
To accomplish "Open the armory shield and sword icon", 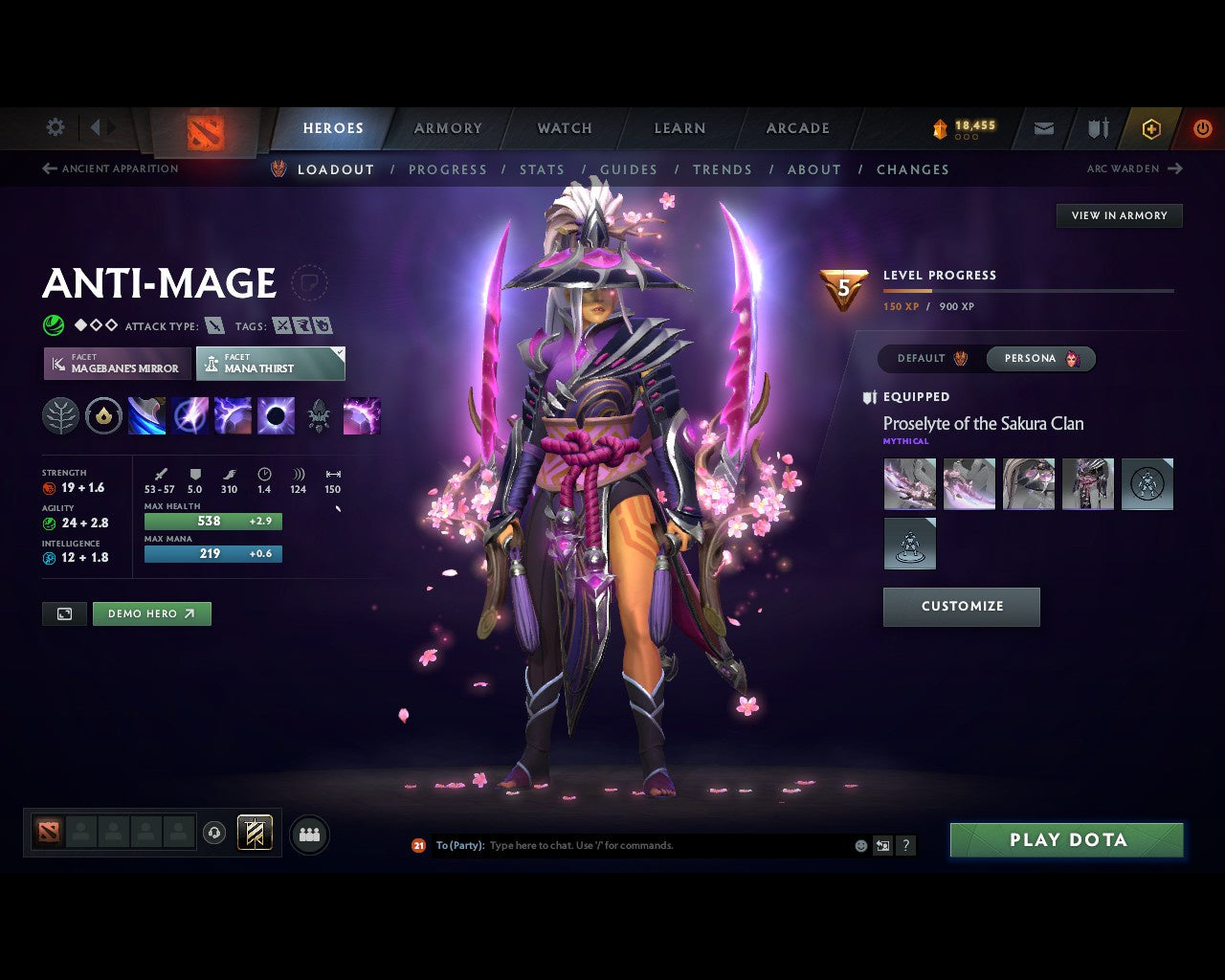I will pos(1097,127).
